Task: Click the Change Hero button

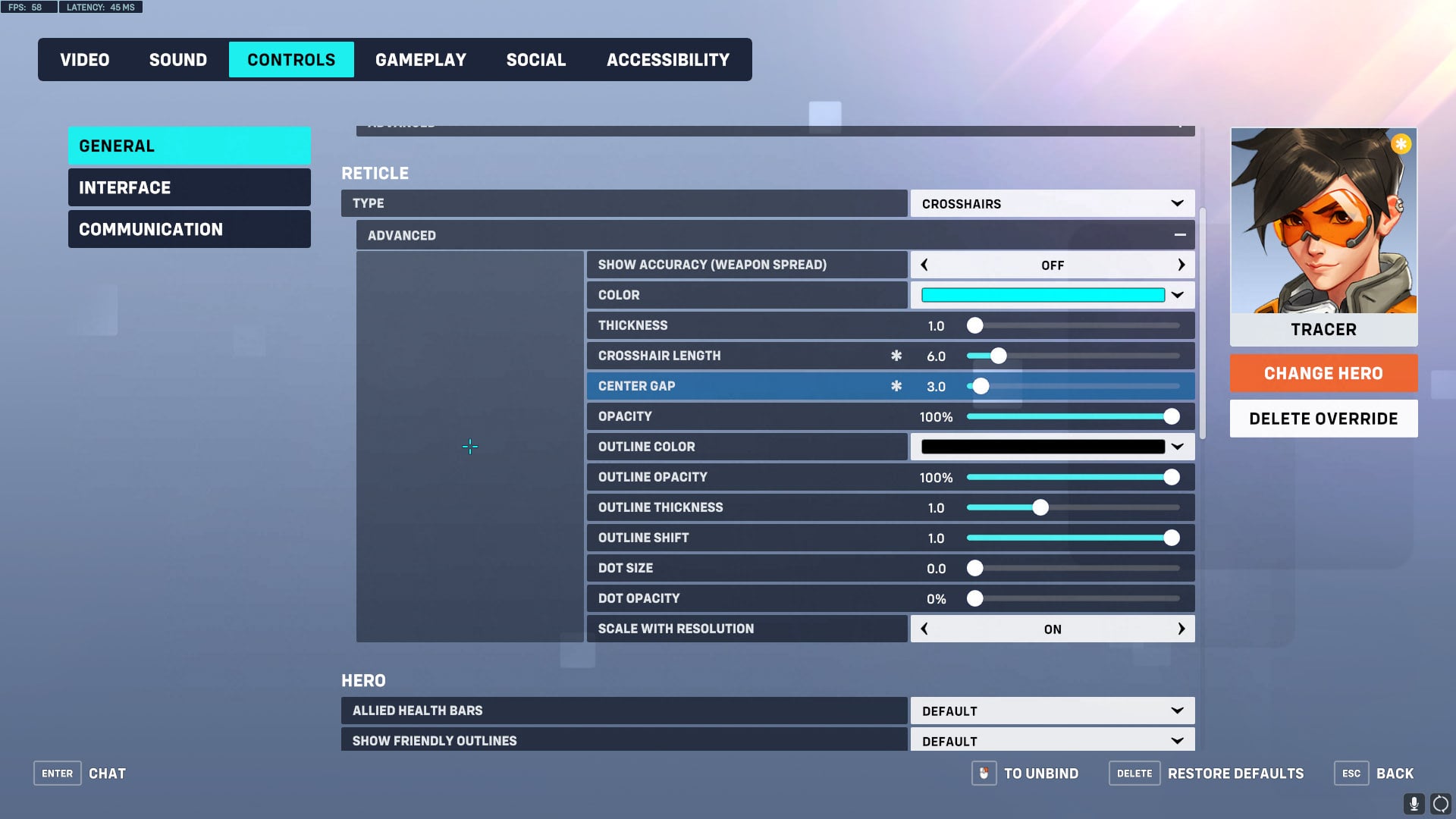Action: click(1323, 373)
